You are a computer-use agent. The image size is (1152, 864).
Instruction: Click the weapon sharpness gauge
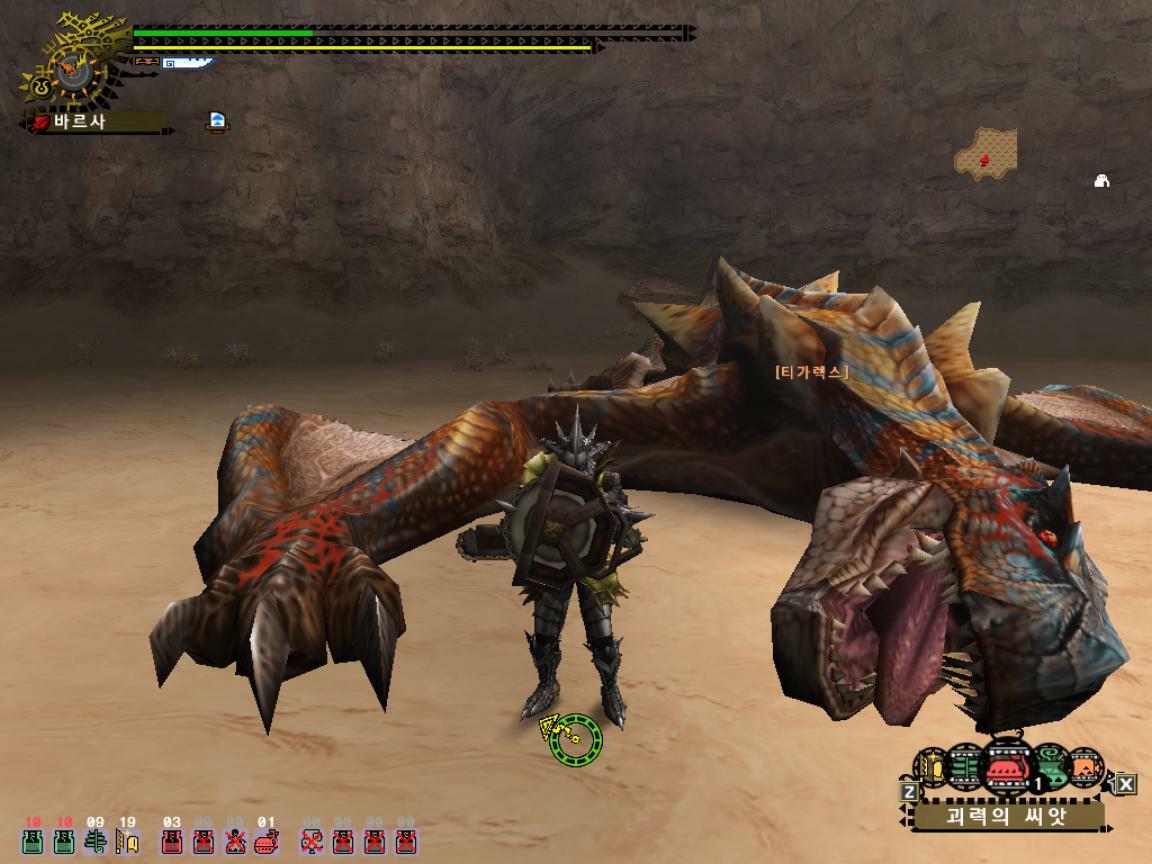(186, 63)
